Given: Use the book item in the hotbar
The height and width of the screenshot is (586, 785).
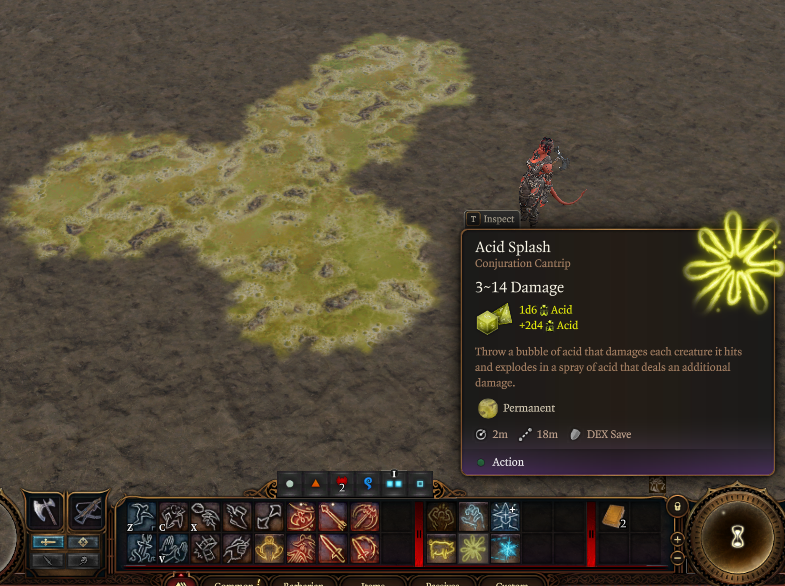Looking at the screenshot, I should pyautogui.click(x=612, y=516).
